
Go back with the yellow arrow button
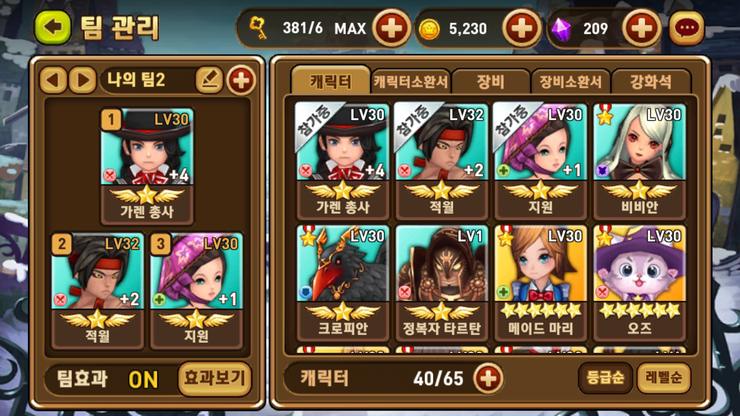[x=52, y=27]
